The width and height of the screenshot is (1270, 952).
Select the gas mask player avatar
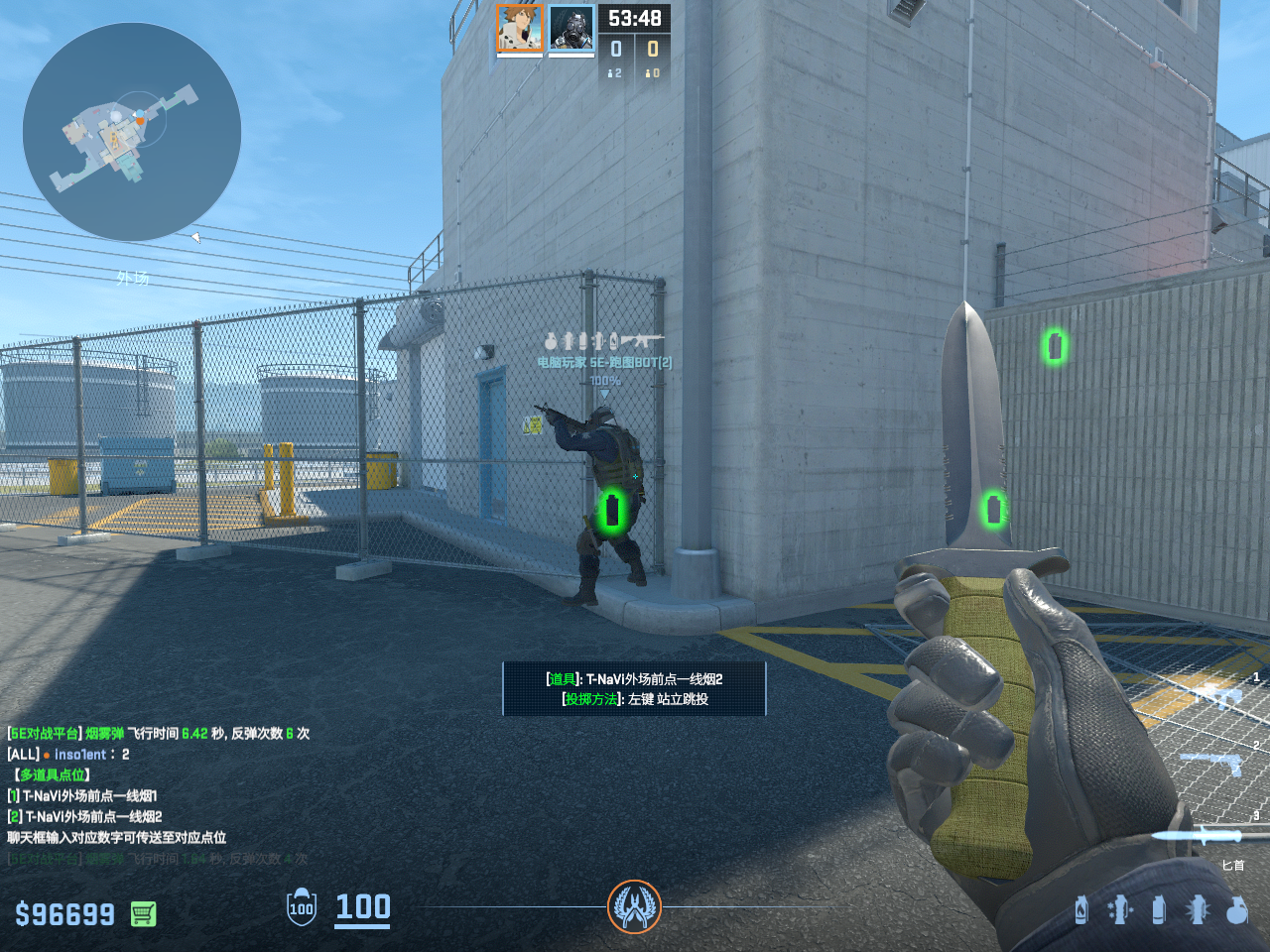pos(571,28)
